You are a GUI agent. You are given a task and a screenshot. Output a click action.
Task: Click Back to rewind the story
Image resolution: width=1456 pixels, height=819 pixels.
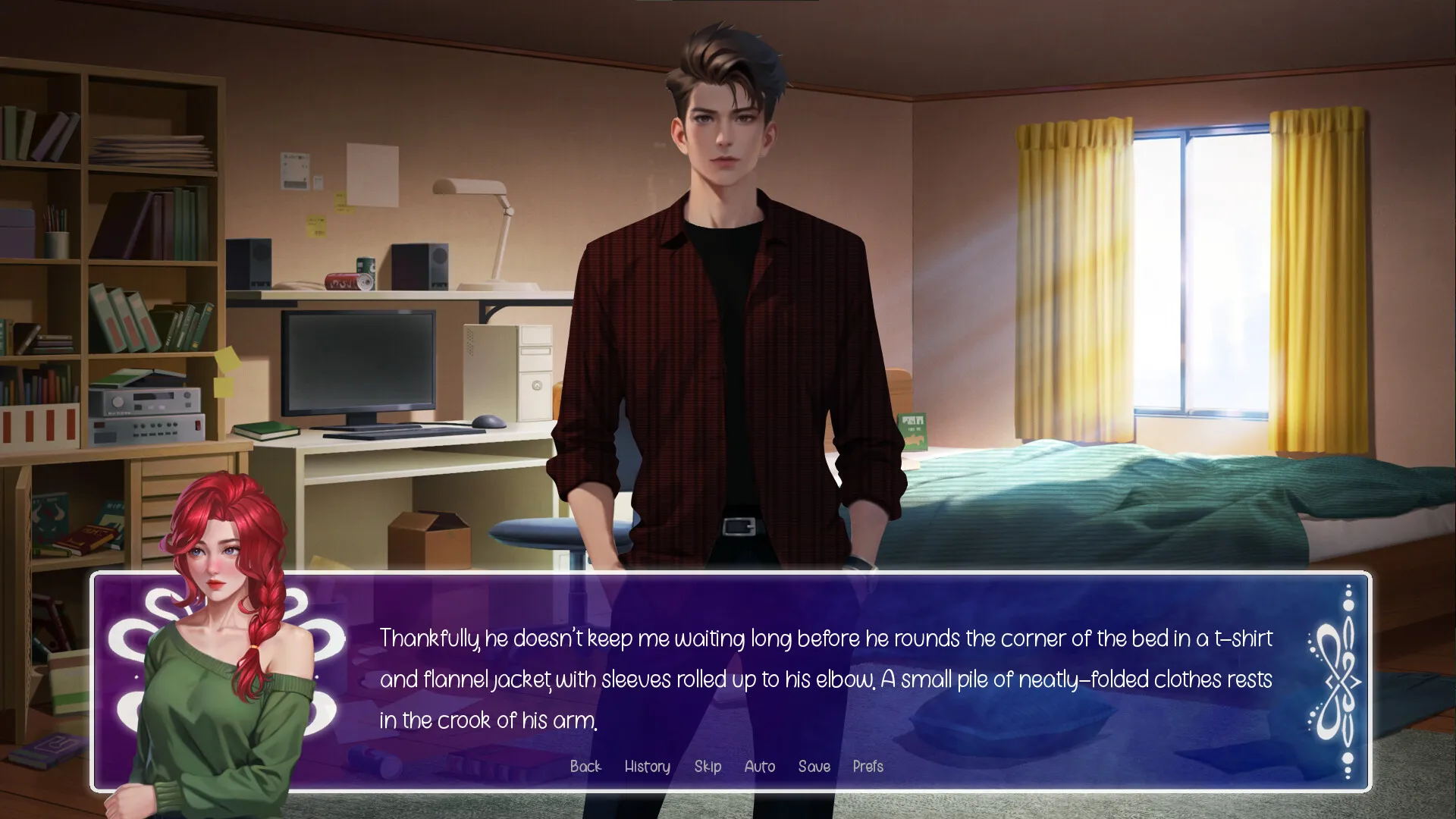pos(585,767)
